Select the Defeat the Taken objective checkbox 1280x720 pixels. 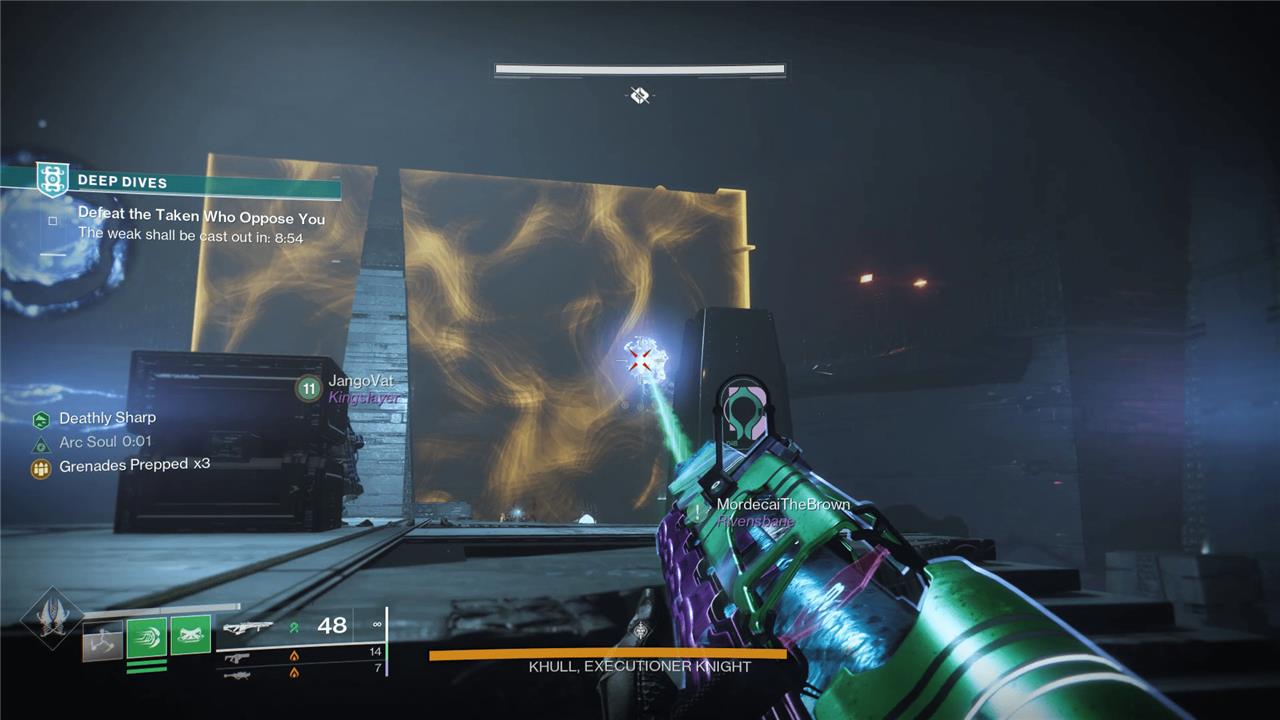[x=53, y=221]
